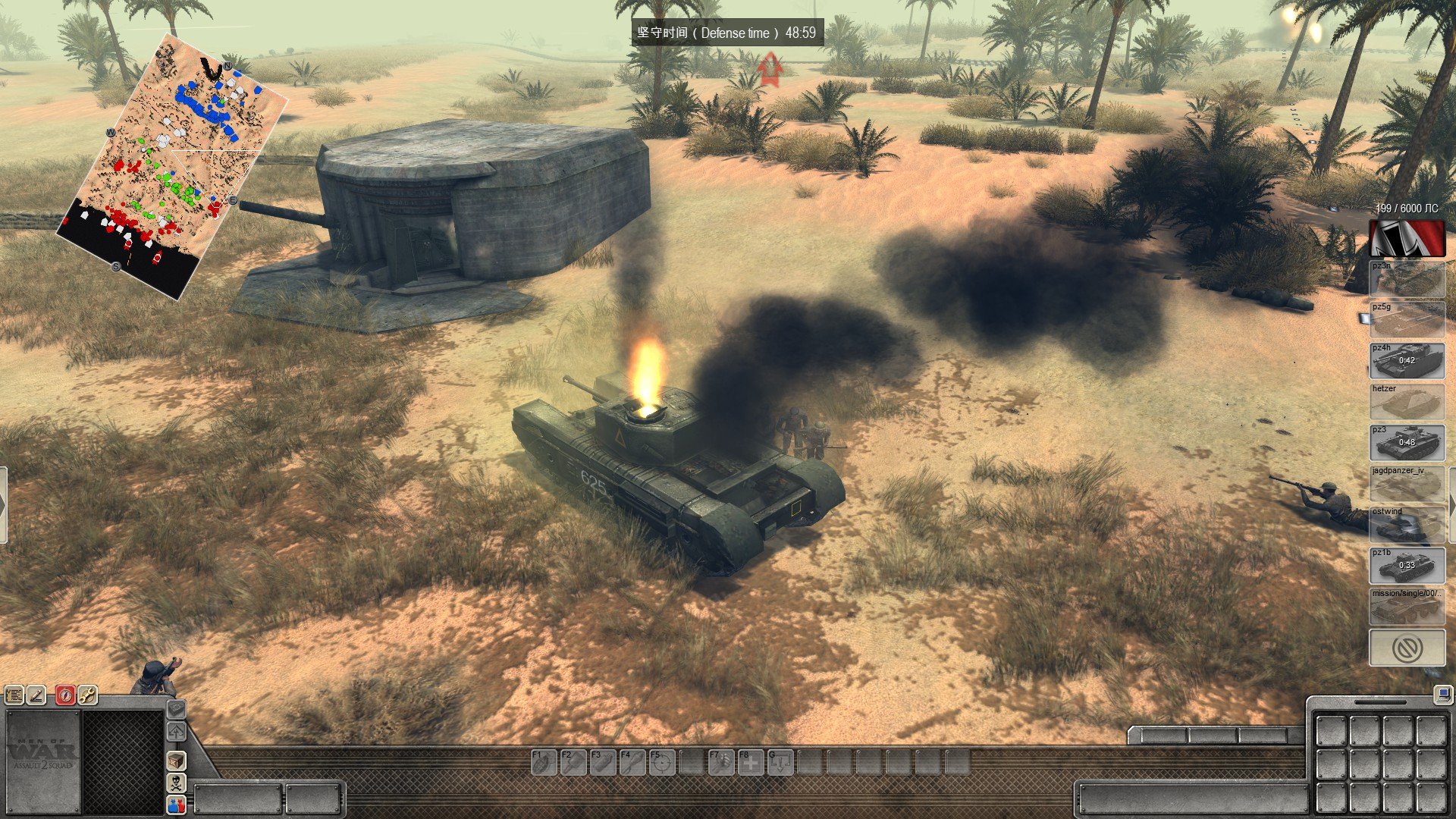Open the wooden crate inventory button
This screenshot has width=1456, height=819.
pos(176,760)
